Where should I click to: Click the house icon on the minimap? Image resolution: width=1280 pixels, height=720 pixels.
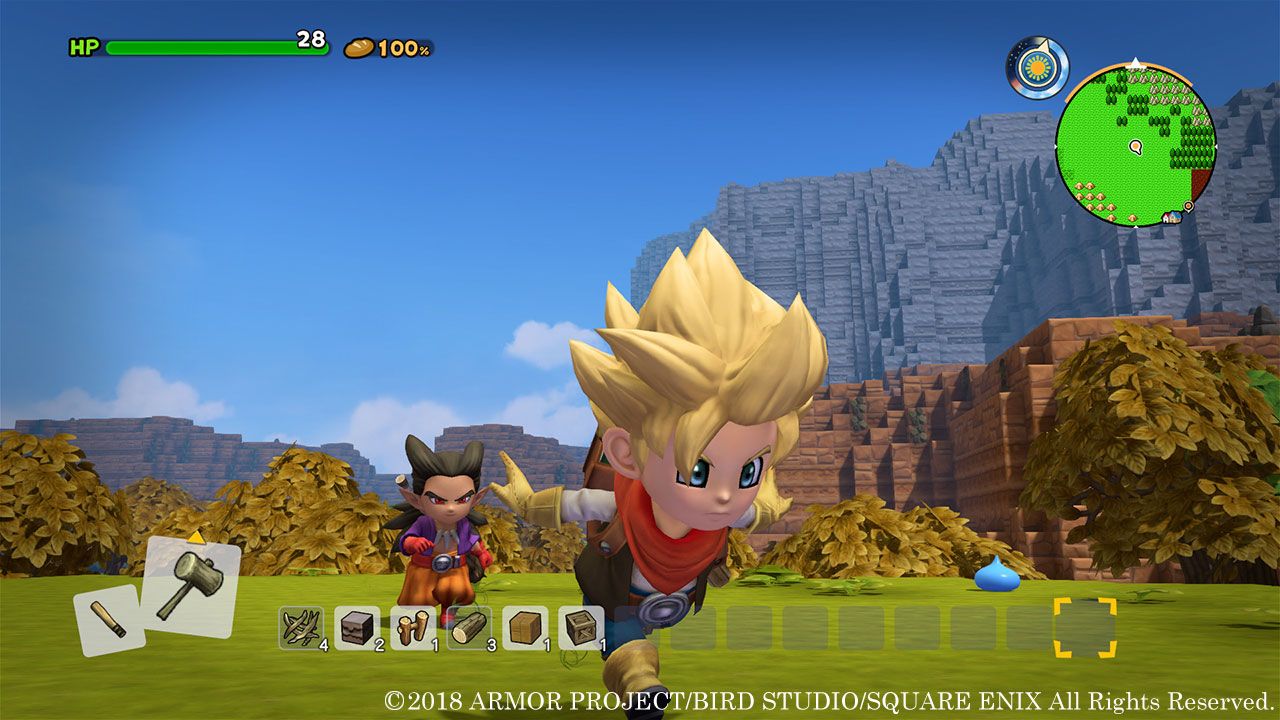1171,217
